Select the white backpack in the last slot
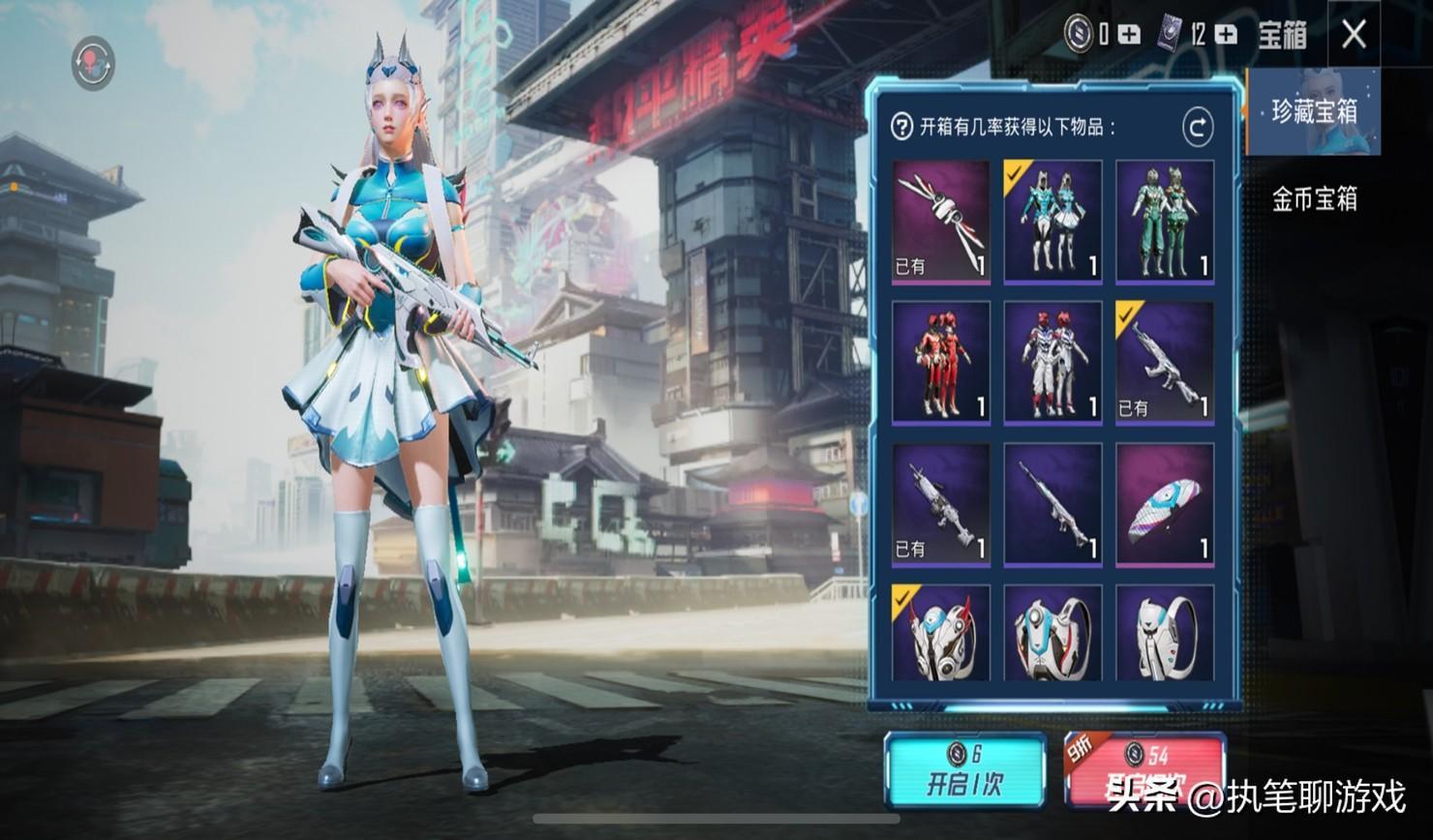This screenshot has width=1433, height=840. [x=1165, y=634]
